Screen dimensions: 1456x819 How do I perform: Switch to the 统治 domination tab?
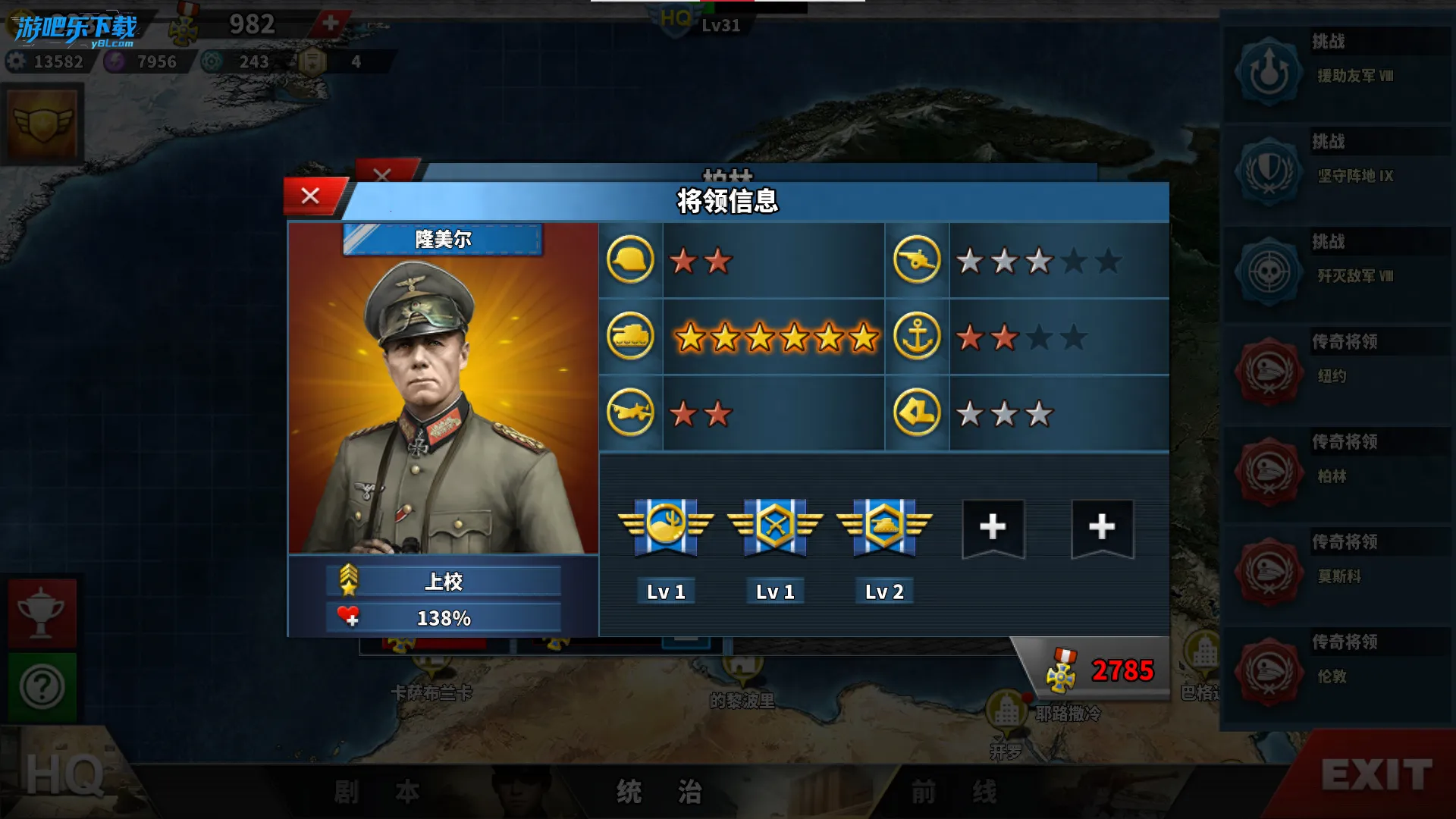pos(659,792)
